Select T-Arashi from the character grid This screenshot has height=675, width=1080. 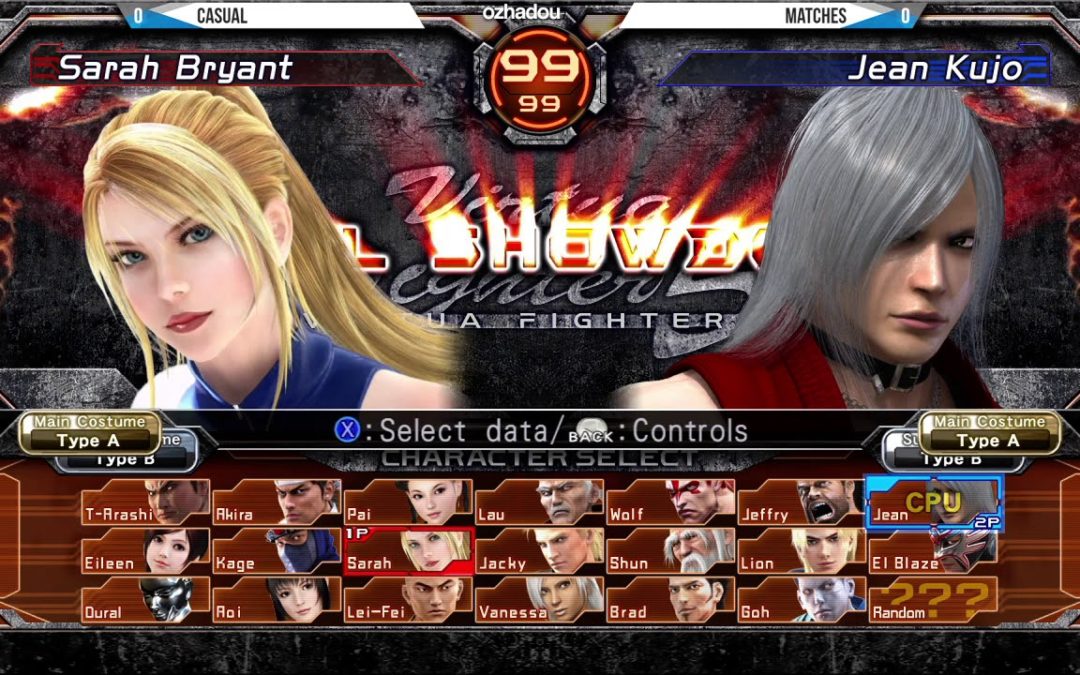tap(146, 503)
